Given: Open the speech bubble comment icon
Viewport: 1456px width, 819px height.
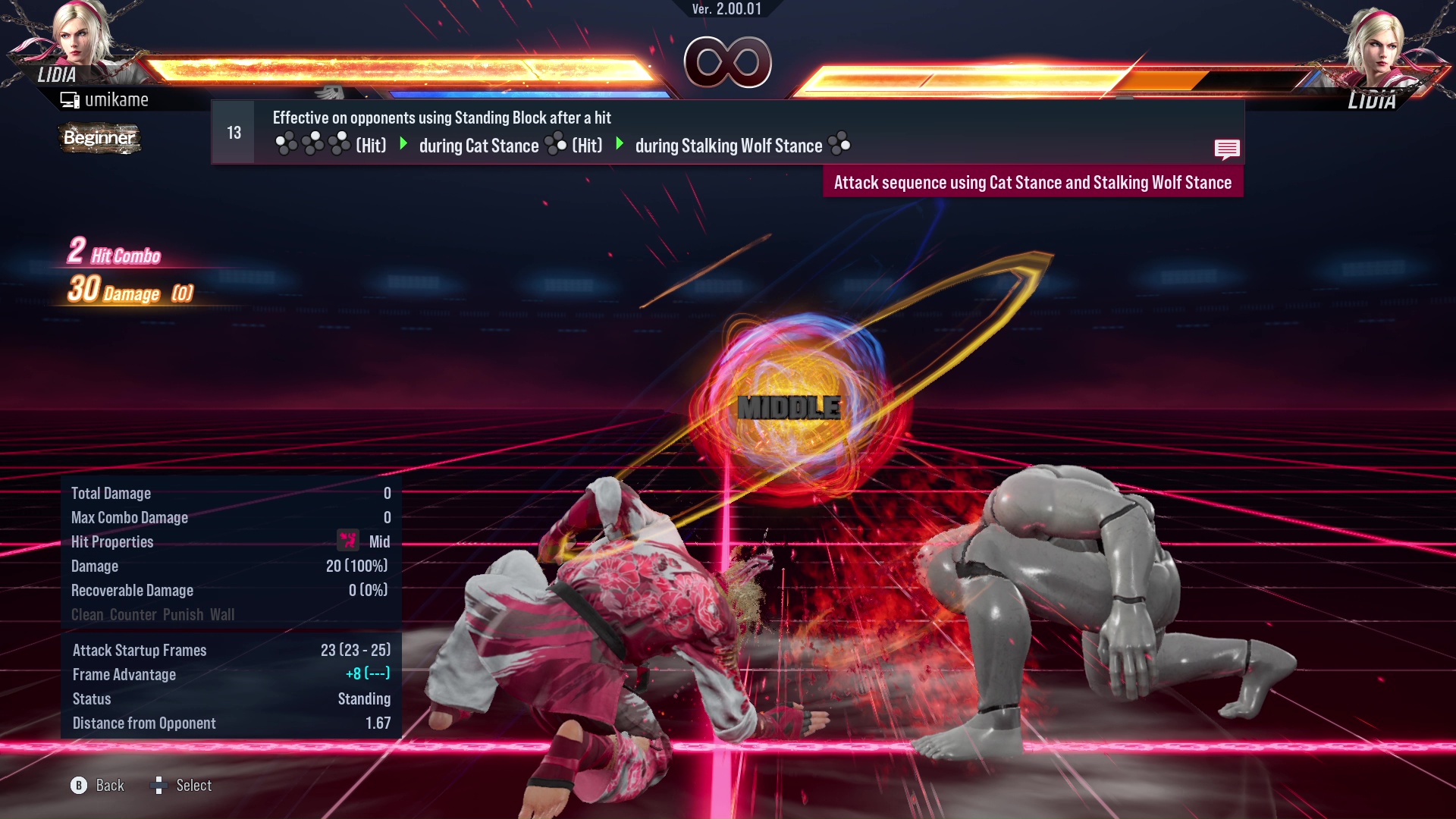Looking at the screenshot, I should click(x=1227, y=149).
